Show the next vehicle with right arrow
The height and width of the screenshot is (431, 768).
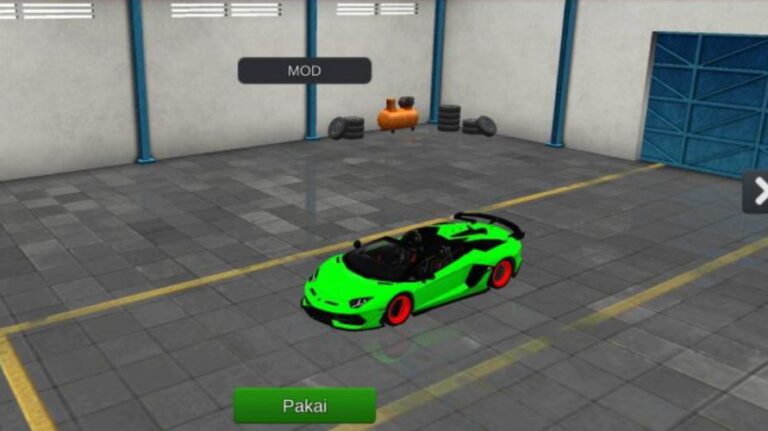click(x=757, y=190)
